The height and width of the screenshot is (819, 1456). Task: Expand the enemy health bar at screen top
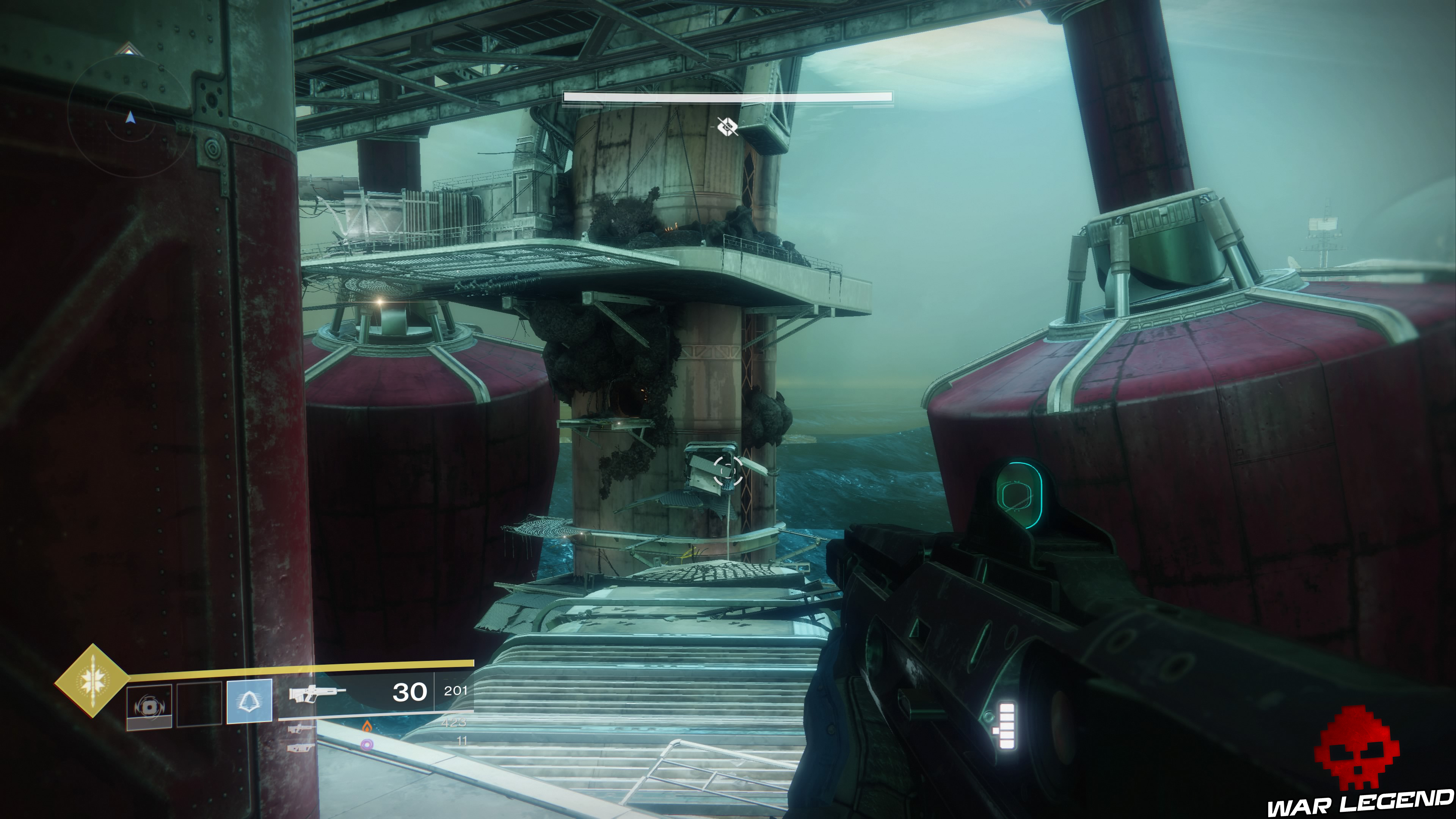pyautogui.click(x=726, y=97)
